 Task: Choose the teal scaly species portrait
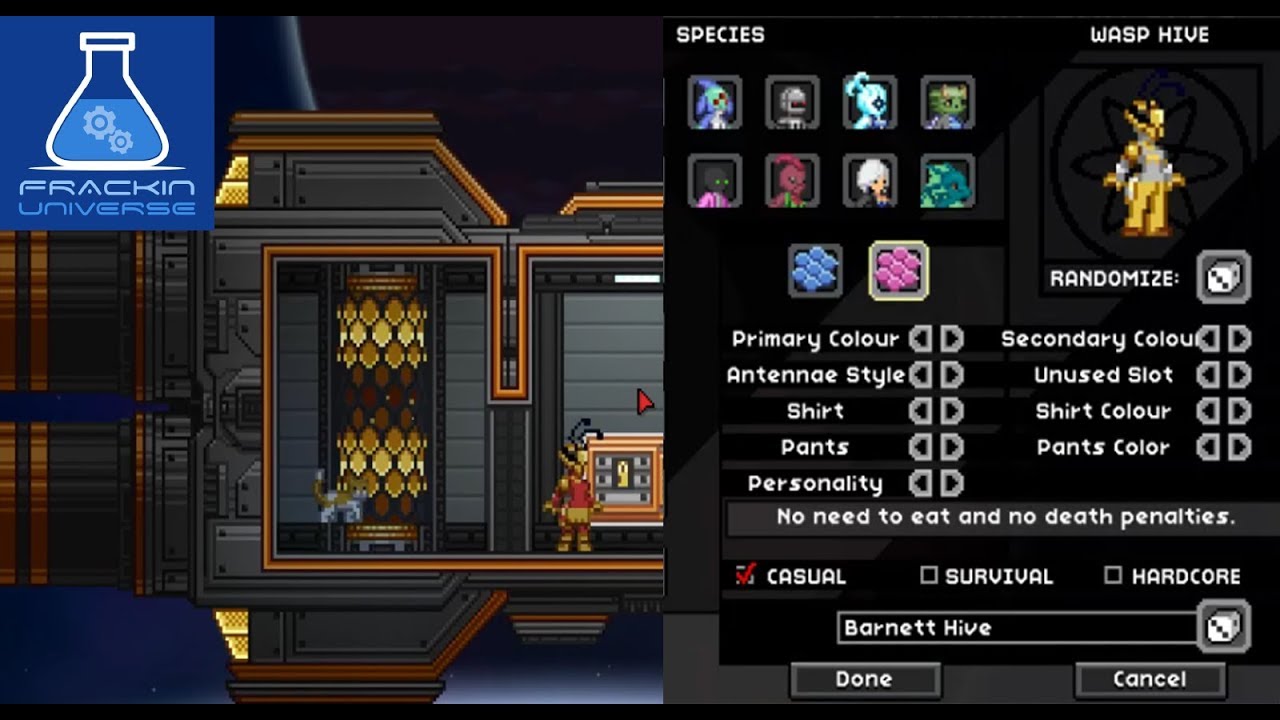(946, 181)
